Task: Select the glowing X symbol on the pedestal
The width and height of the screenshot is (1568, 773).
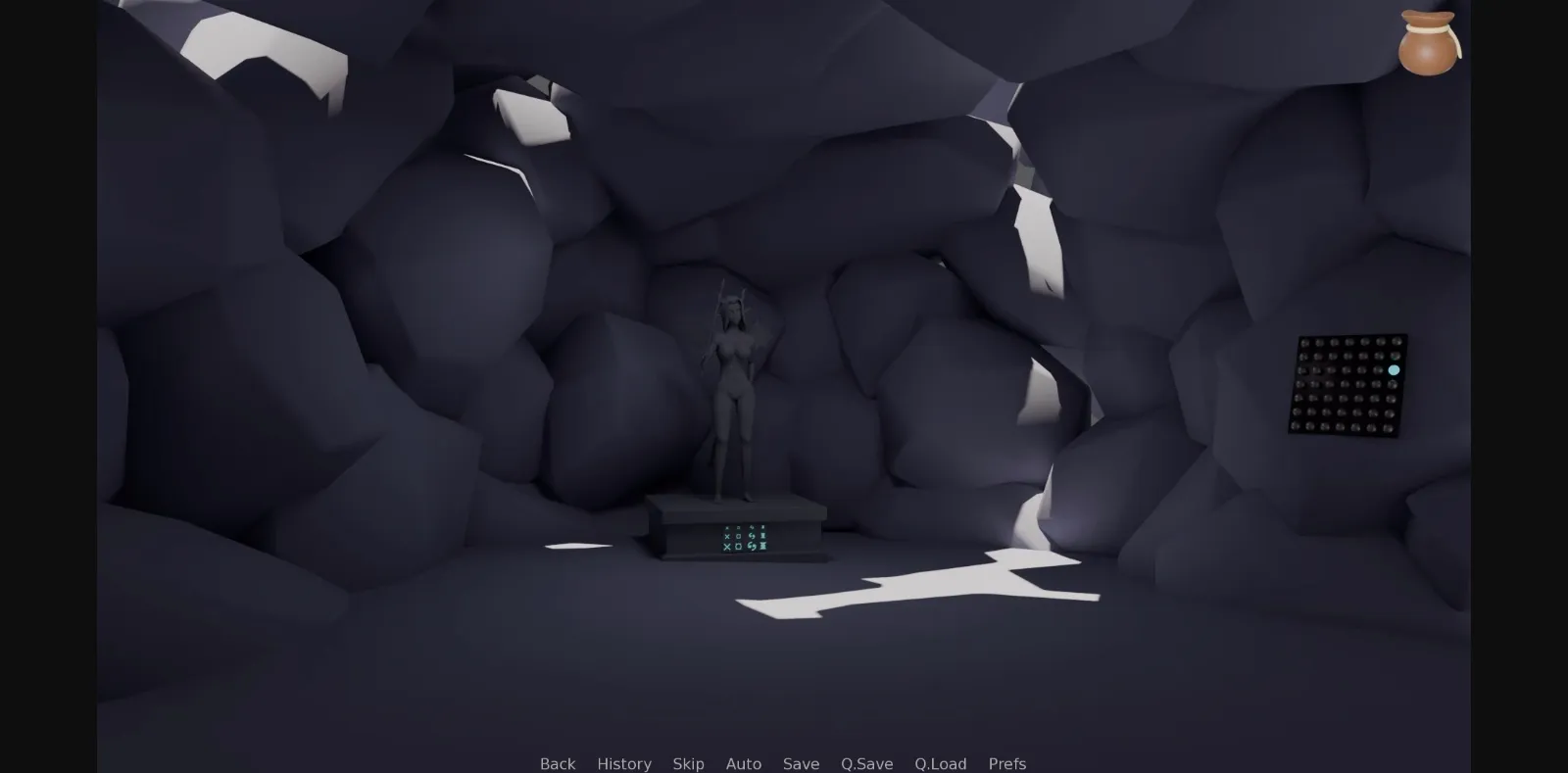Action: click(727, 536)
